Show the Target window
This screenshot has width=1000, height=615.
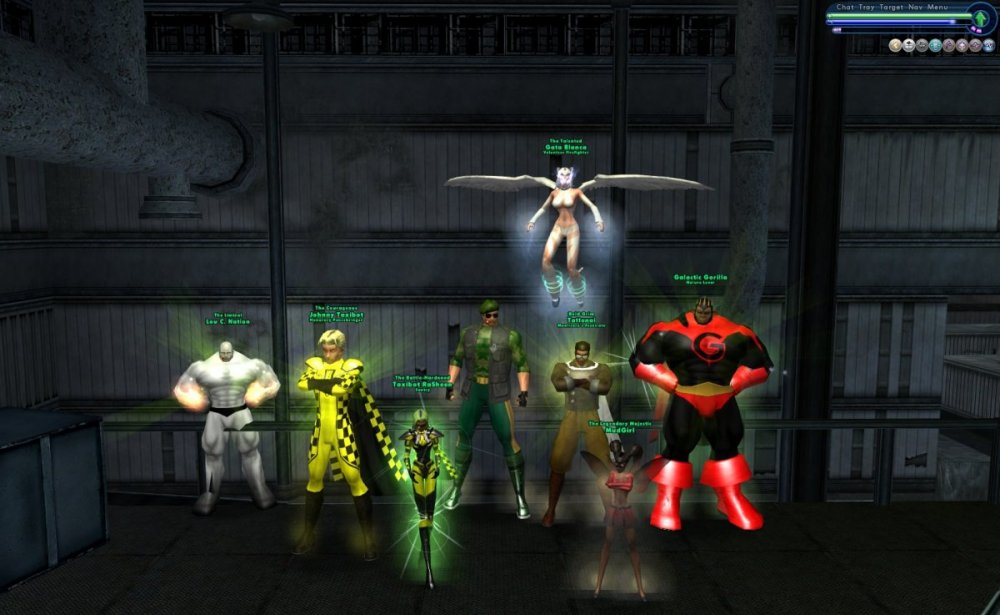tap(892, 6)
